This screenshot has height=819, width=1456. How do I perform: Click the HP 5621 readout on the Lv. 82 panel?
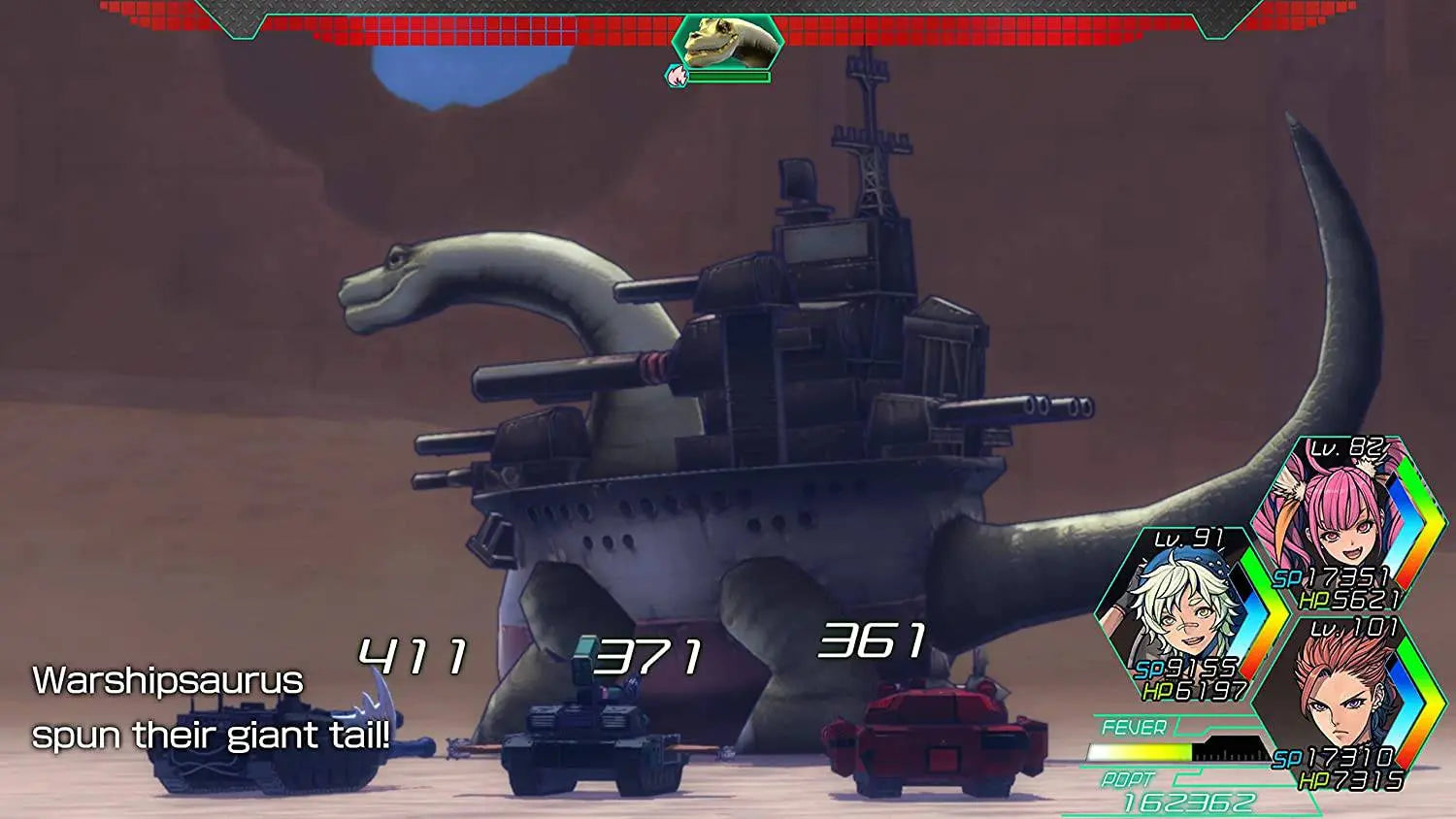point(1351,602)
